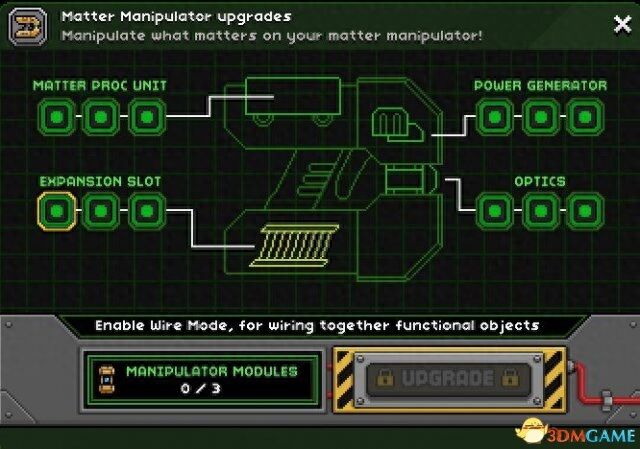This screenshot has height=449, width=640.
Task: Click the locked Upgrade button
Action: 447,380
